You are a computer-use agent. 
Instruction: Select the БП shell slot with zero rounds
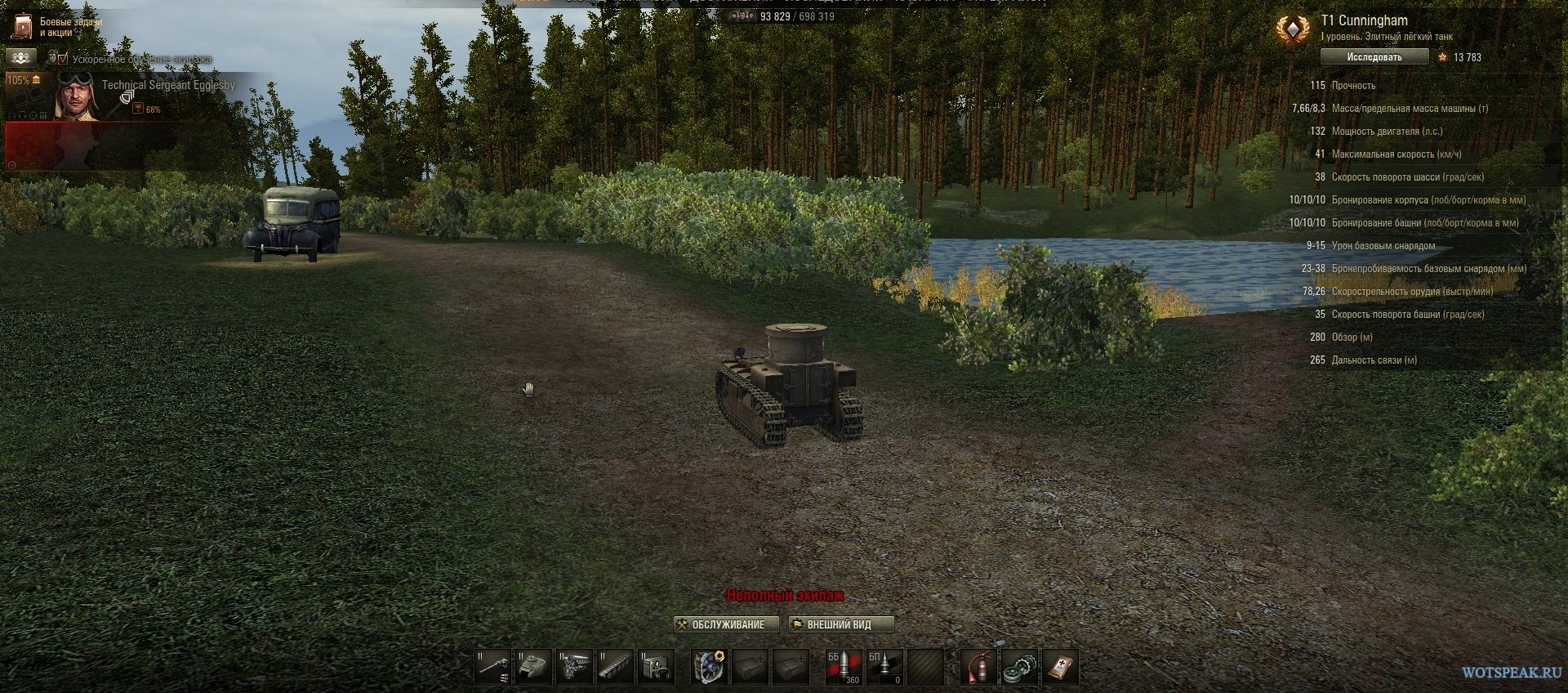884,667
